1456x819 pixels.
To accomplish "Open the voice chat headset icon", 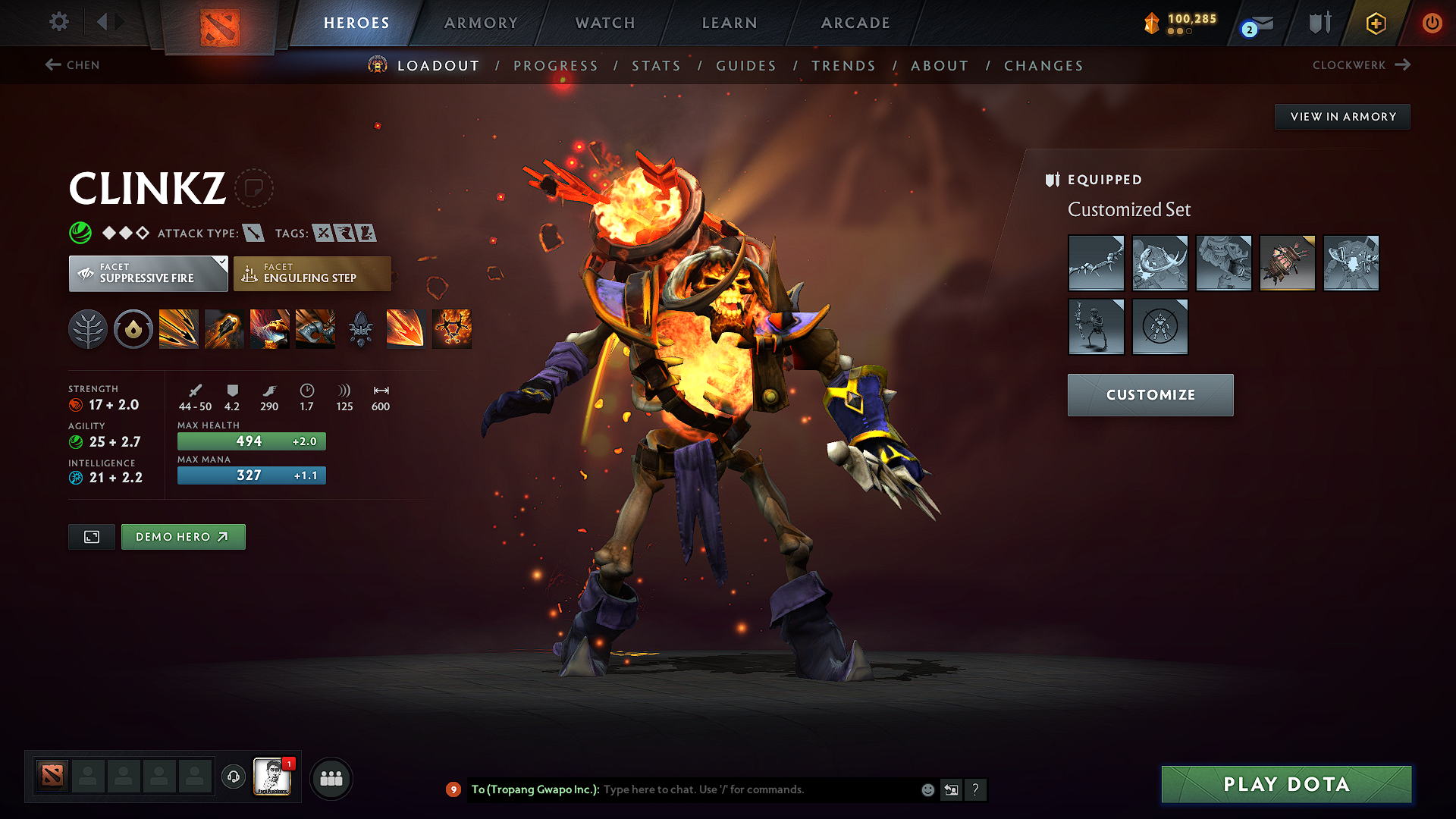I will point(233,778).
